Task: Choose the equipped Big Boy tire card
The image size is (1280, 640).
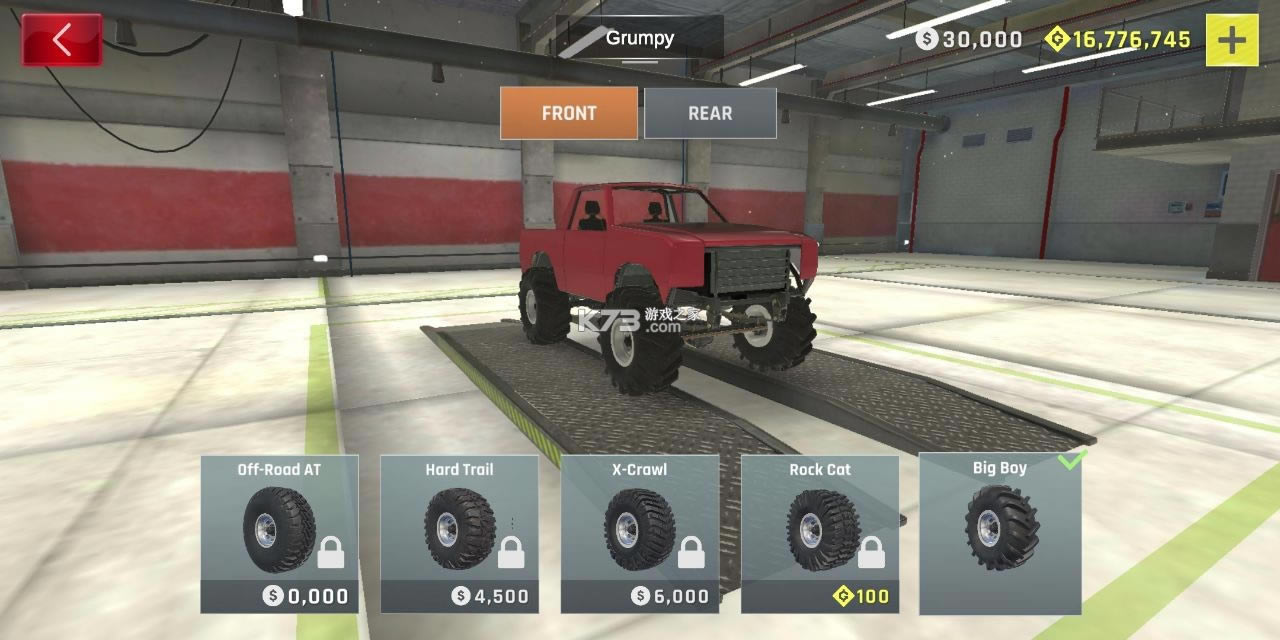Action: coord(1000,534)
